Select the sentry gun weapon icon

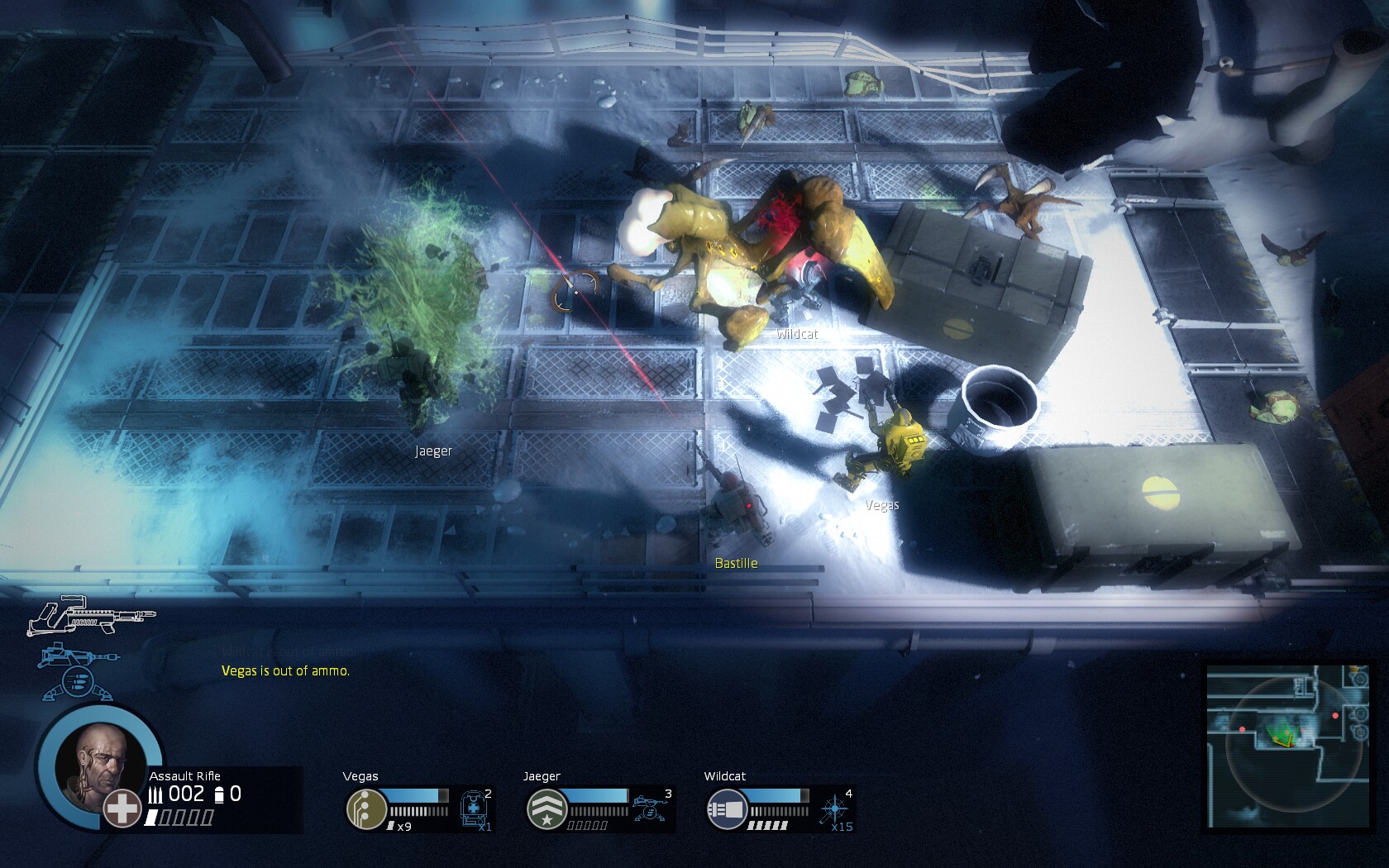click(78, 671)
